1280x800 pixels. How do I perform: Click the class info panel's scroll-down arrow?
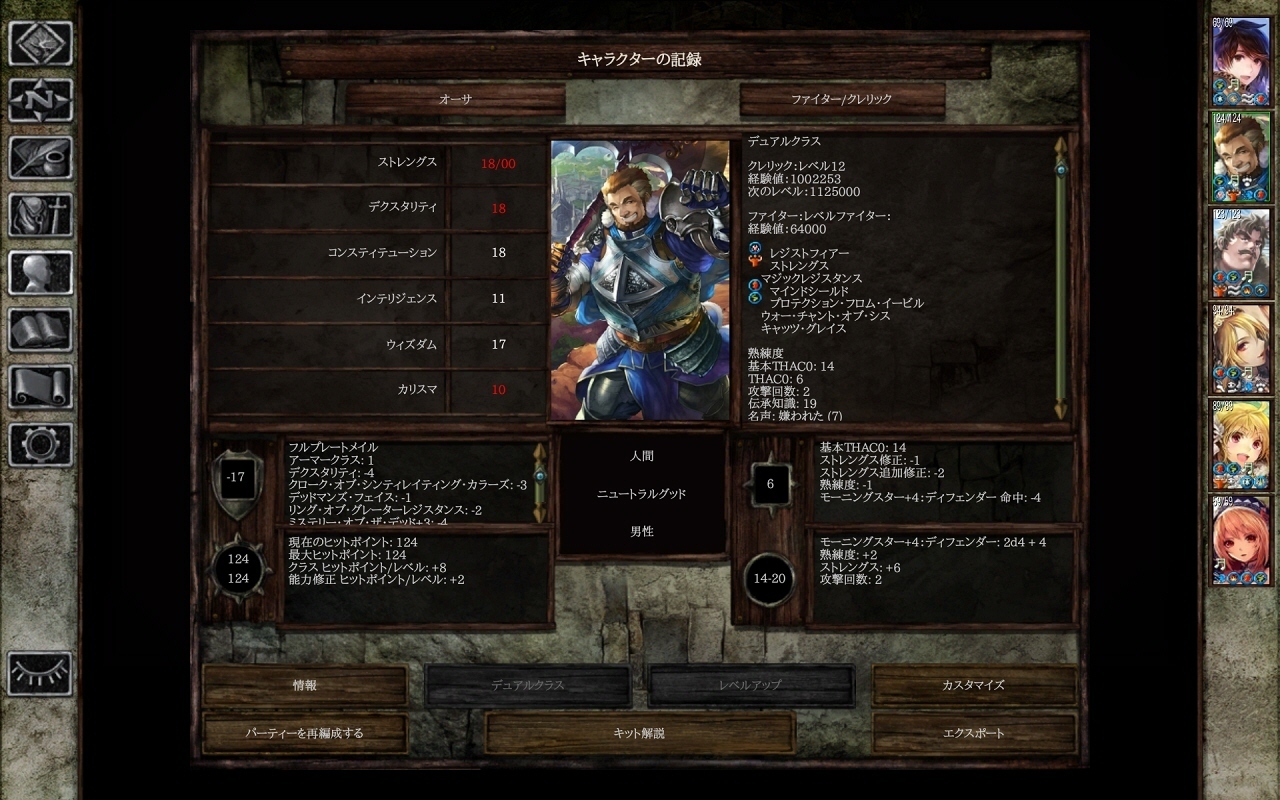pos(1060,410)
